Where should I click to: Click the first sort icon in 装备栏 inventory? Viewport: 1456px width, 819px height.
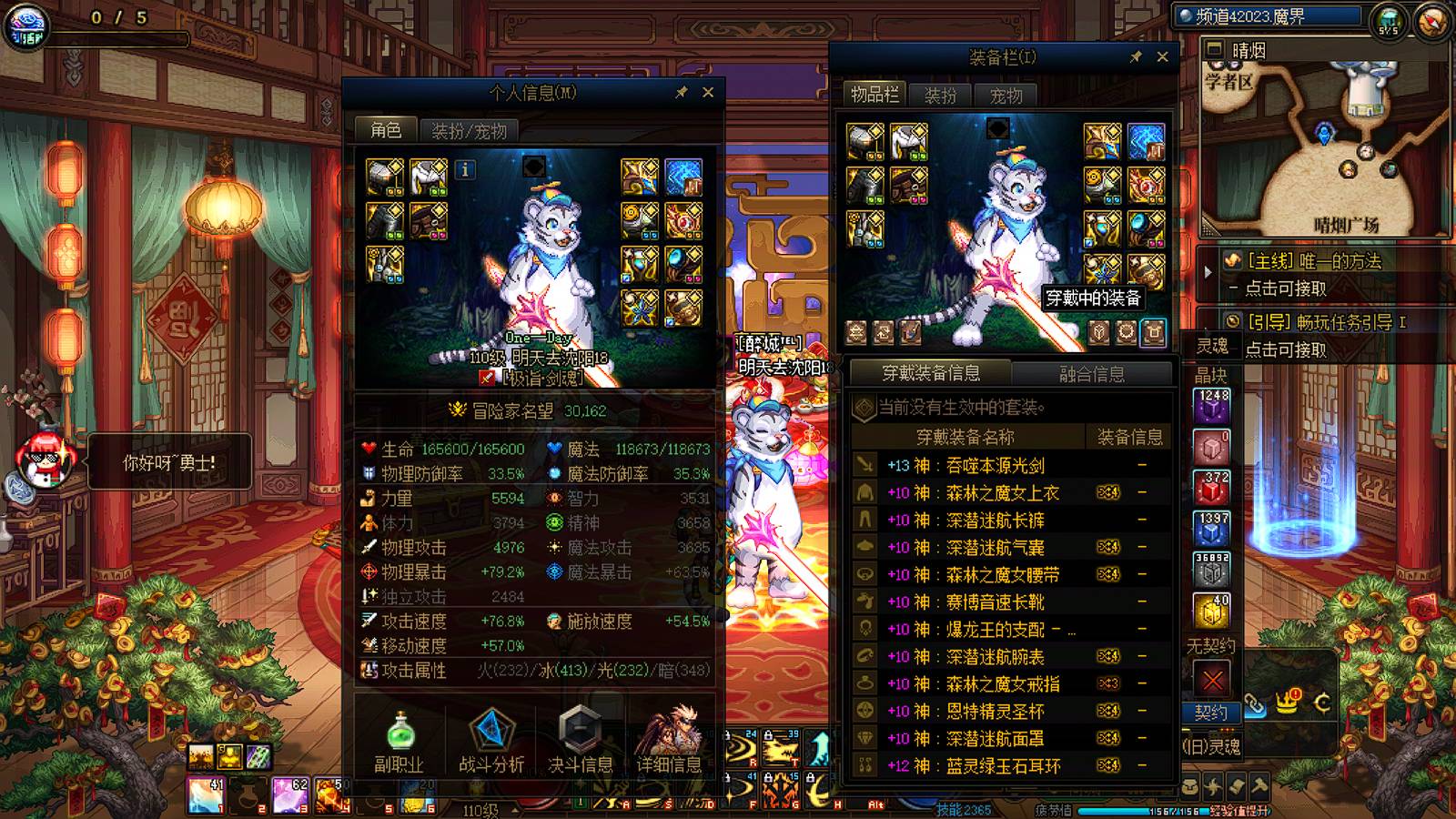coord(854,334)
